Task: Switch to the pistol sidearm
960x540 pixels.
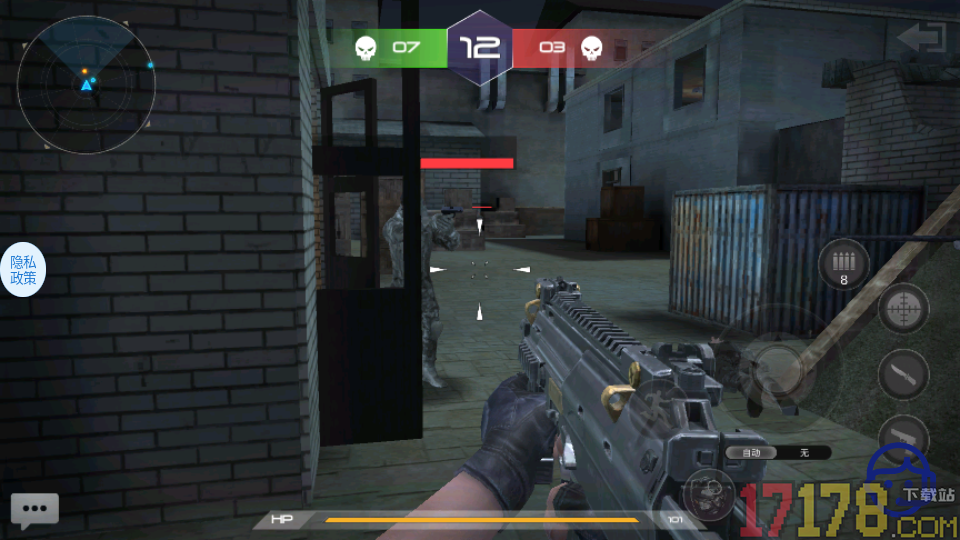Action: tap(903, 436)
